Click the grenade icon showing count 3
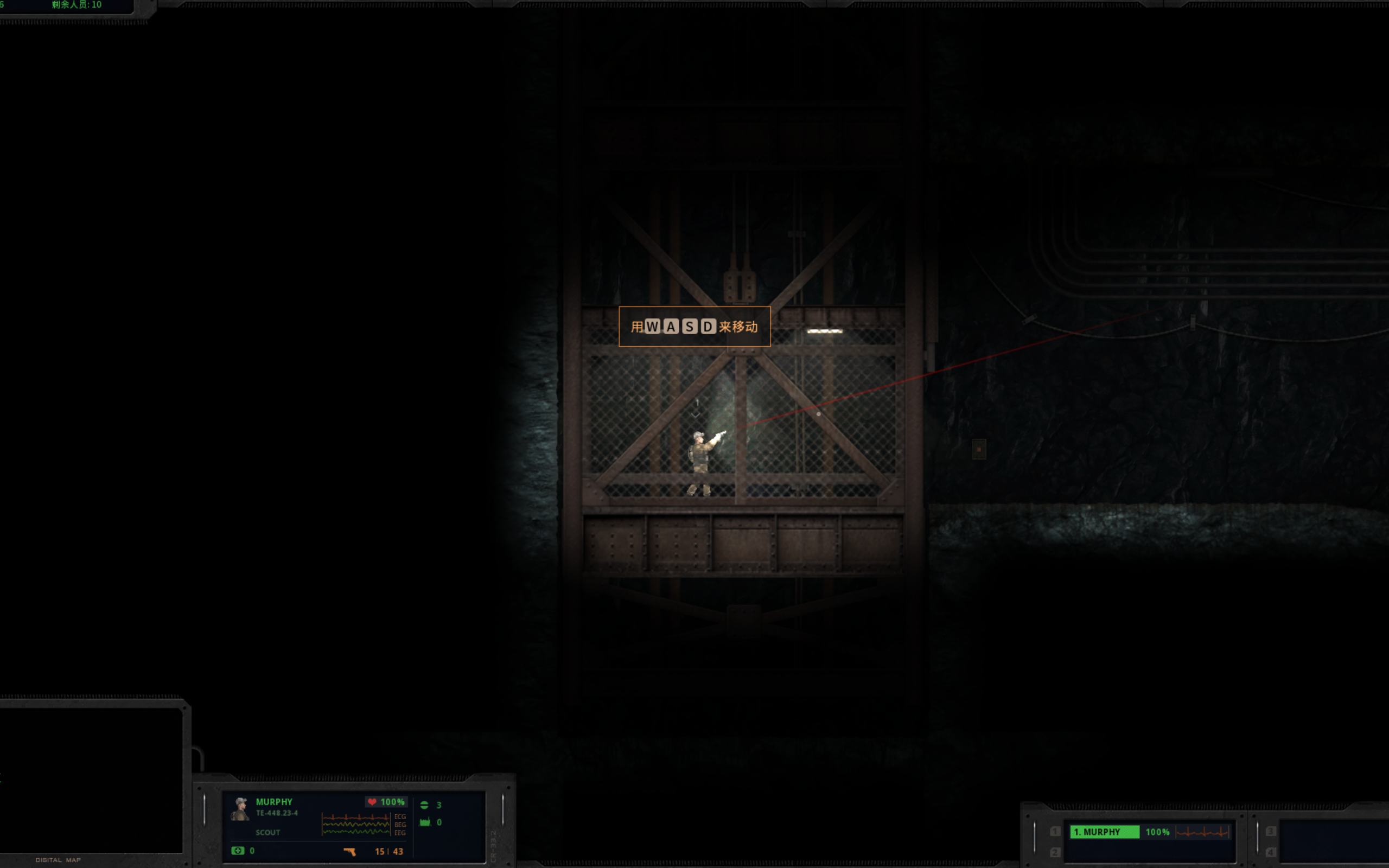The width and height of the screenshot is (1389, 868). (425, 805)
